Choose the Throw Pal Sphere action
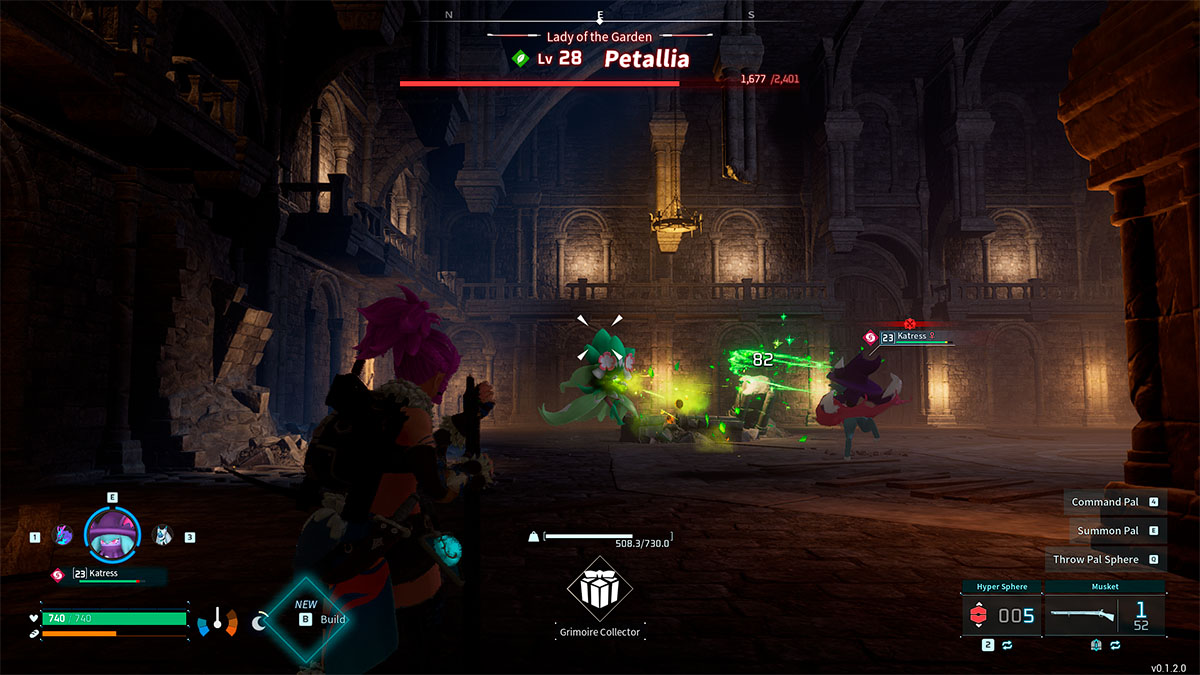The image size is (1200, 675). pos(1095,560)
